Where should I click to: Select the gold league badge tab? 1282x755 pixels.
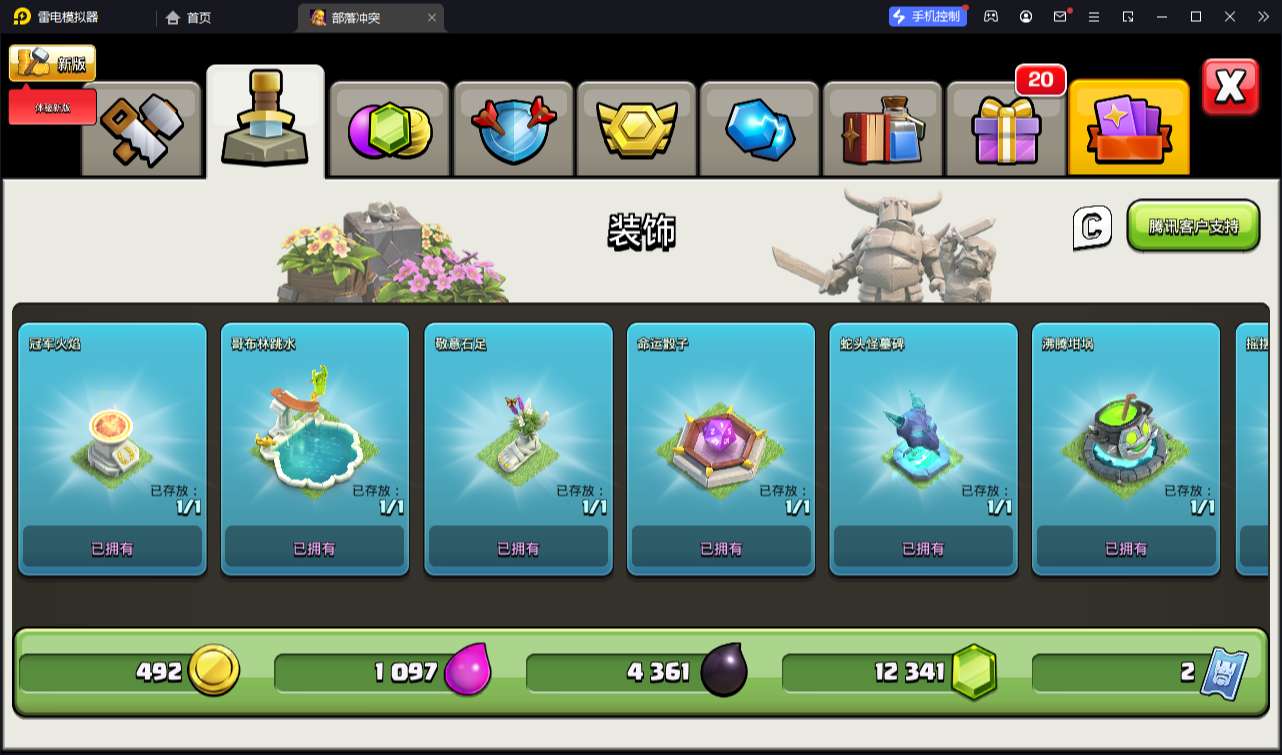click(x=637, y=130)
